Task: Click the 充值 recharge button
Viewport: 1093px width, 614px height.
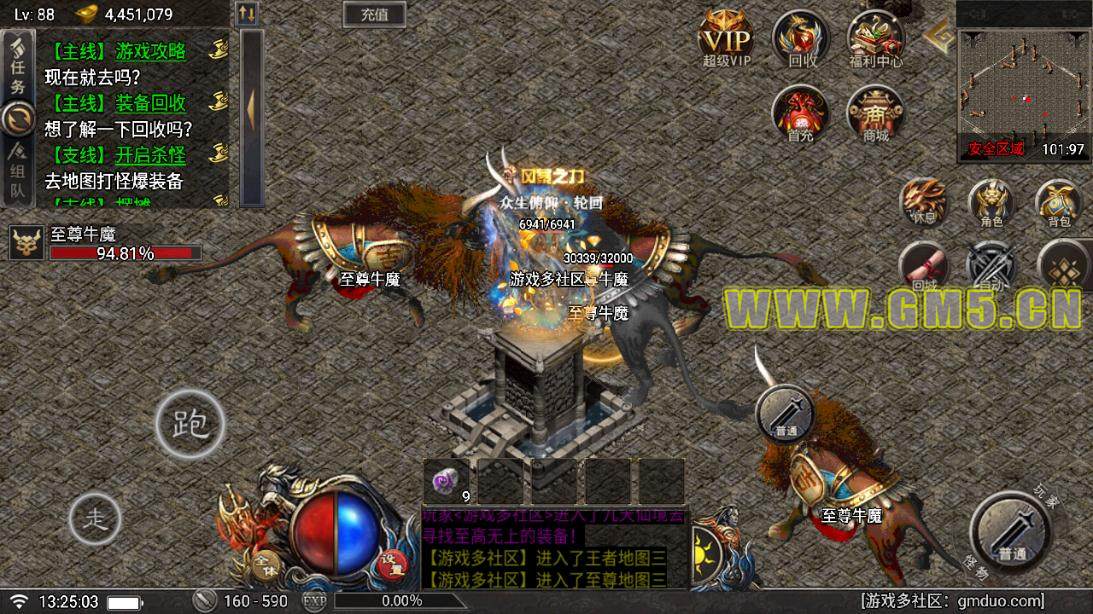Action: tap(374, 14)
